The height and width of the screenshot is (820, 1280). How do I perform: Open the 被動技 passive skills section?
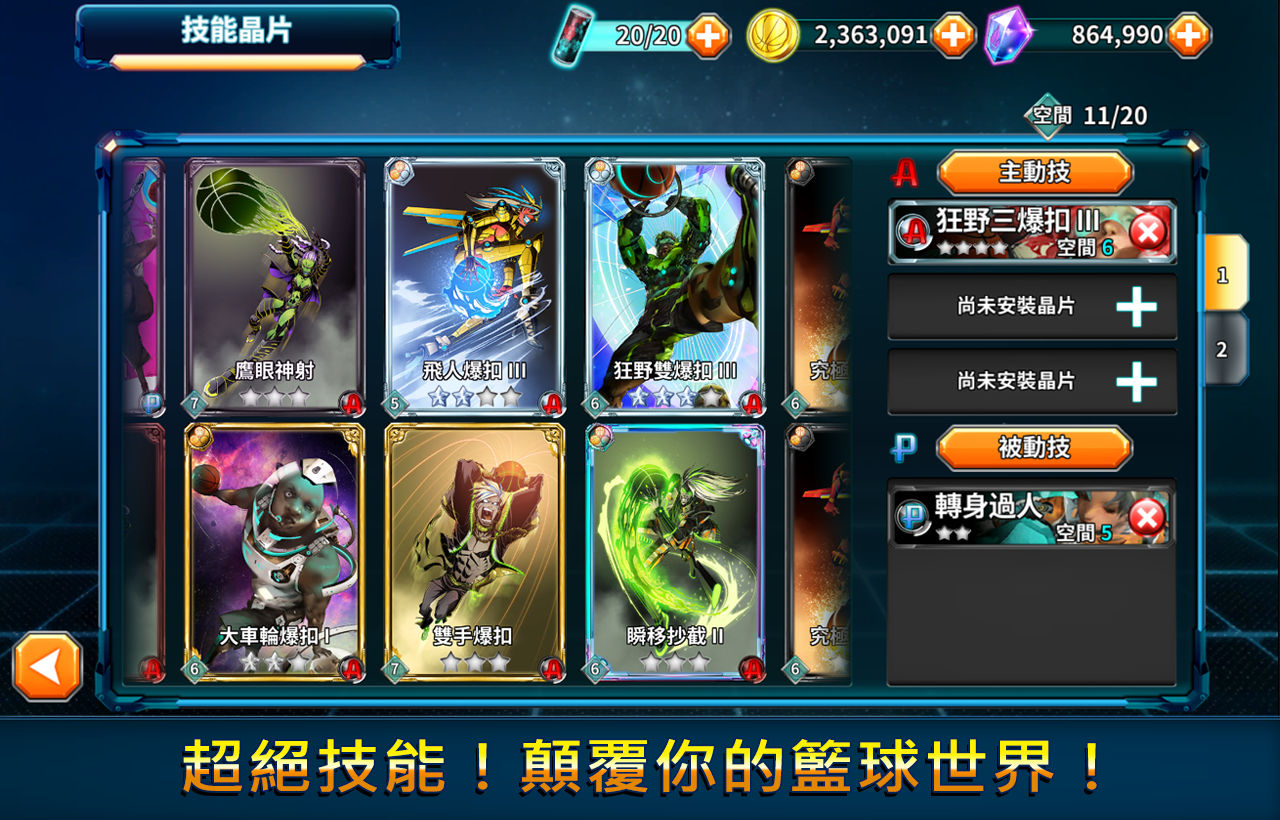[1037, 448]
